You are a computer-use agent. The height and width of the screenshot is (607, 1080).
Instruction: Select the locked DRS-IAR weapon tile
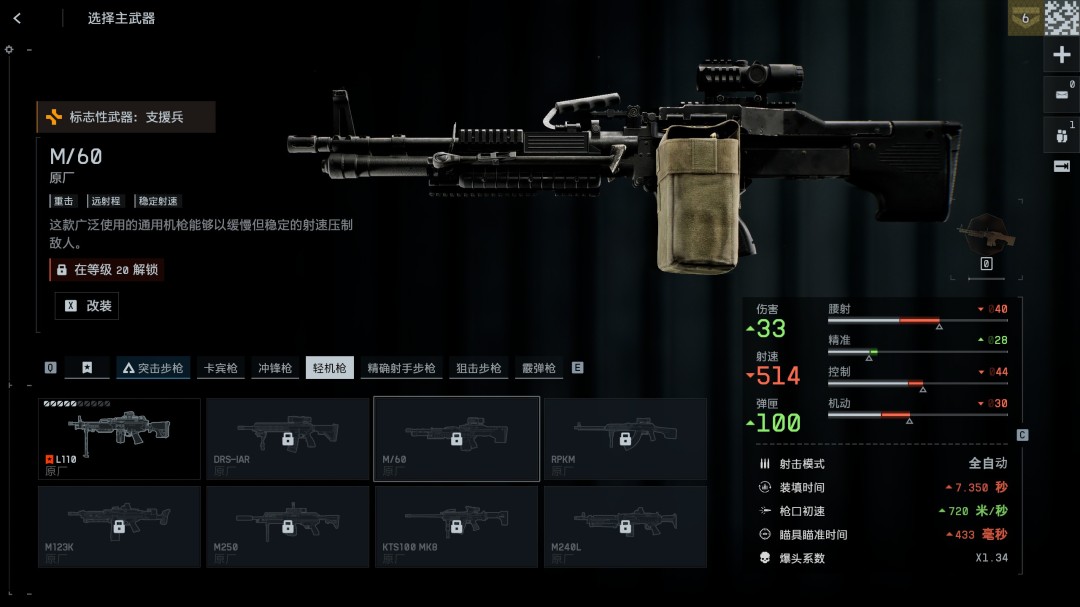pyautogui.click(x=288, y=438)
